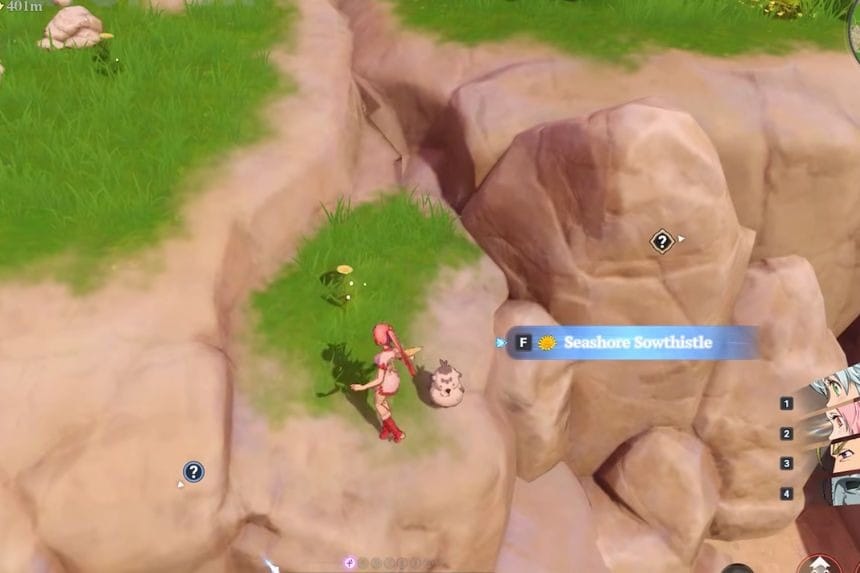Select the pink-haired party member portrait
The width and height of the screenshot is (860, 573).
point(842,424)
